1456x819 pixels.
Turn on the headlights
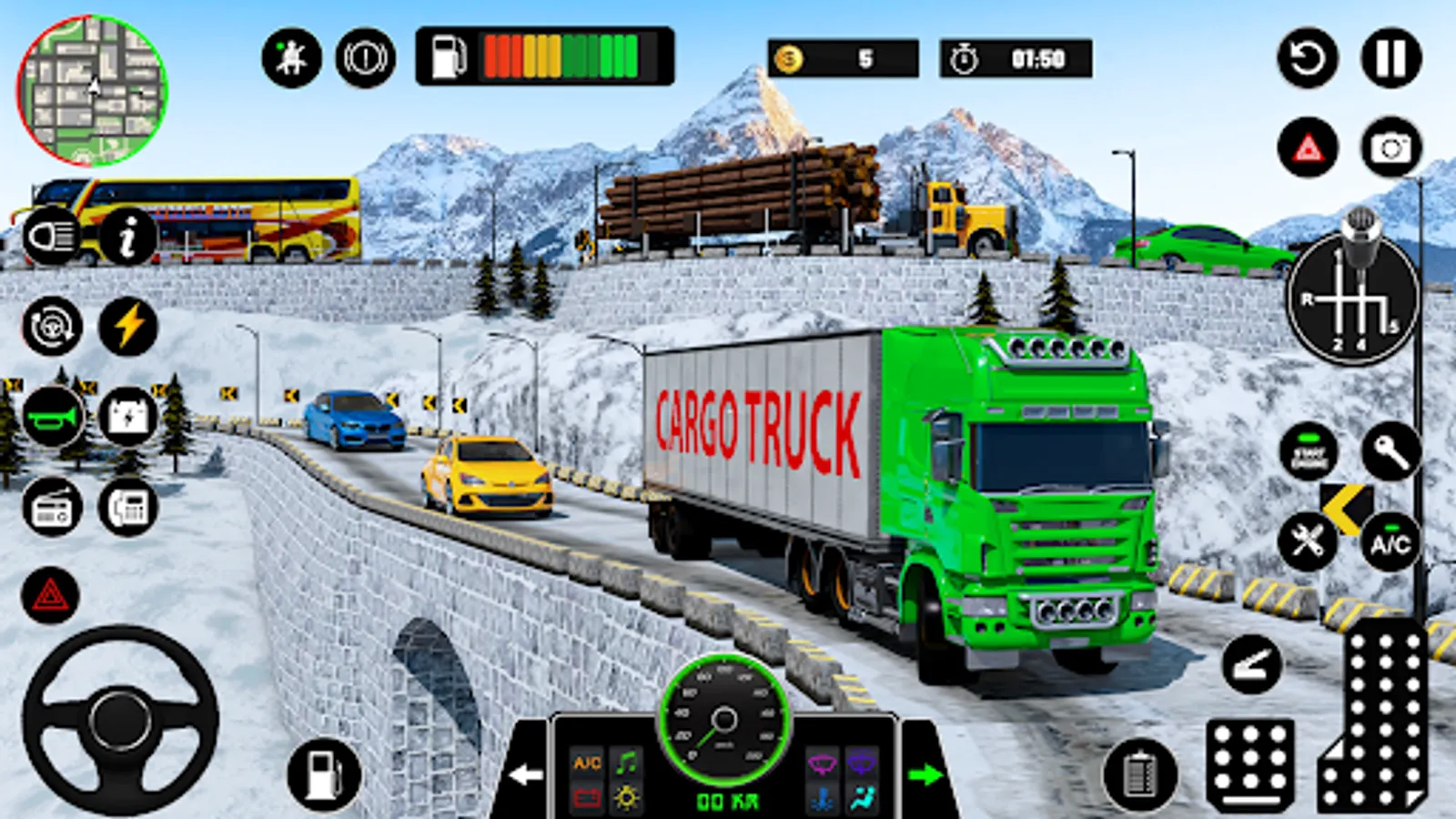pos(52,237)
